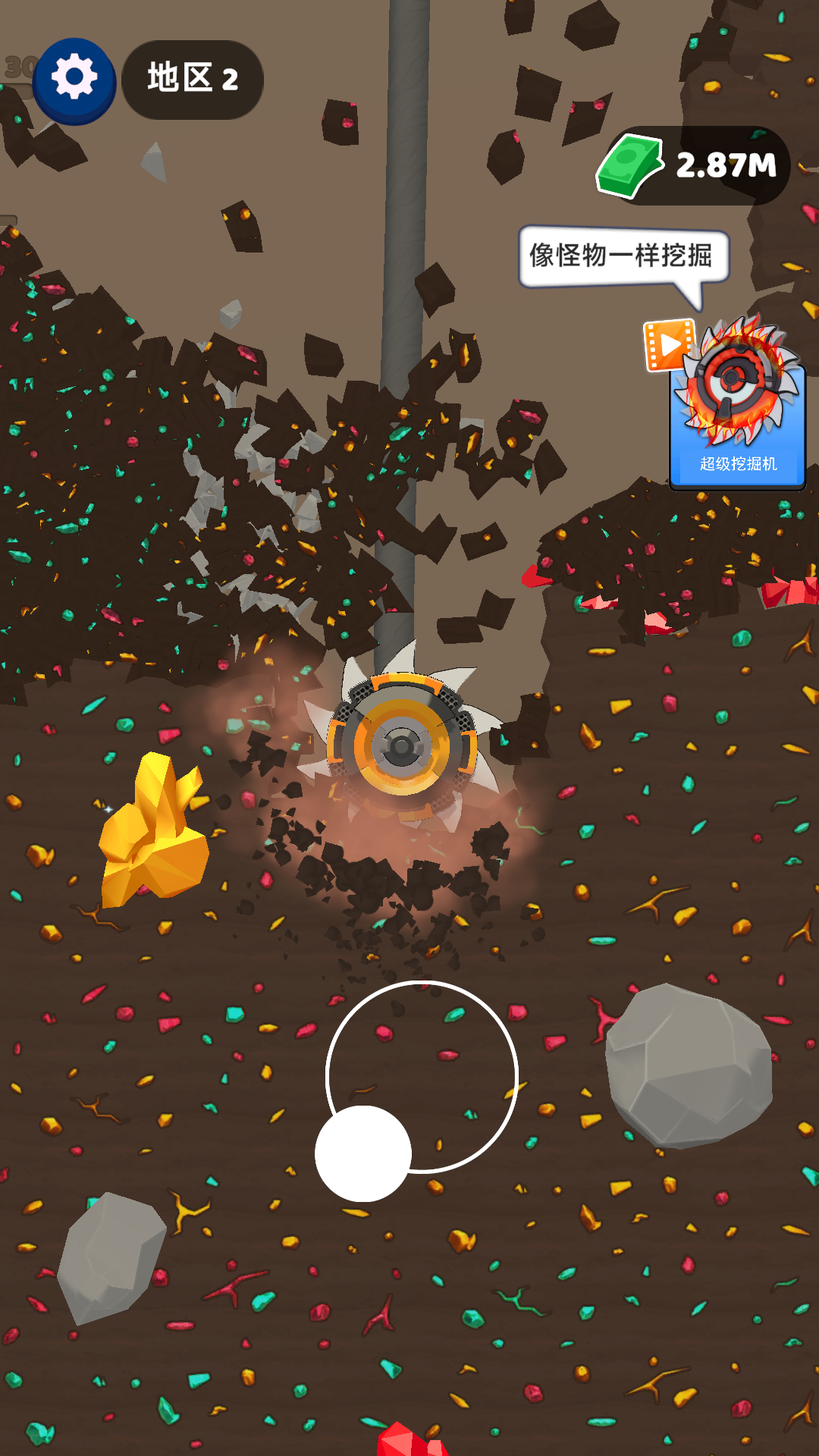The image size is (819, 1456).
Task: Tap the white virtual joystick knob
Action: [x=363, y=1153]
